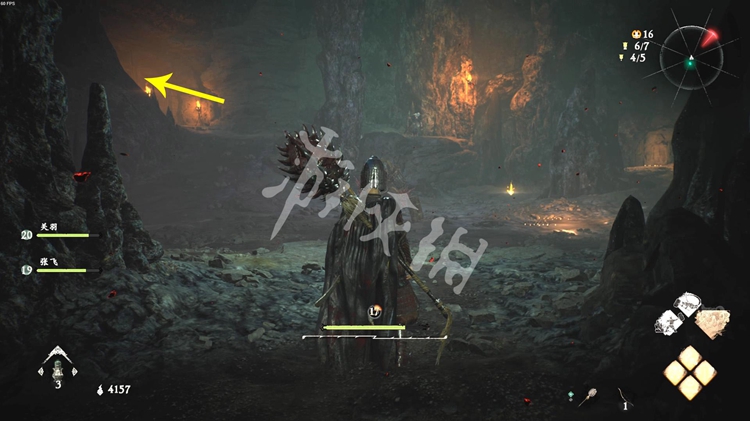The height and width of the screenshot is (421, 750).
Task: Click the four glowing diamond skill icons
Action: 690,371
